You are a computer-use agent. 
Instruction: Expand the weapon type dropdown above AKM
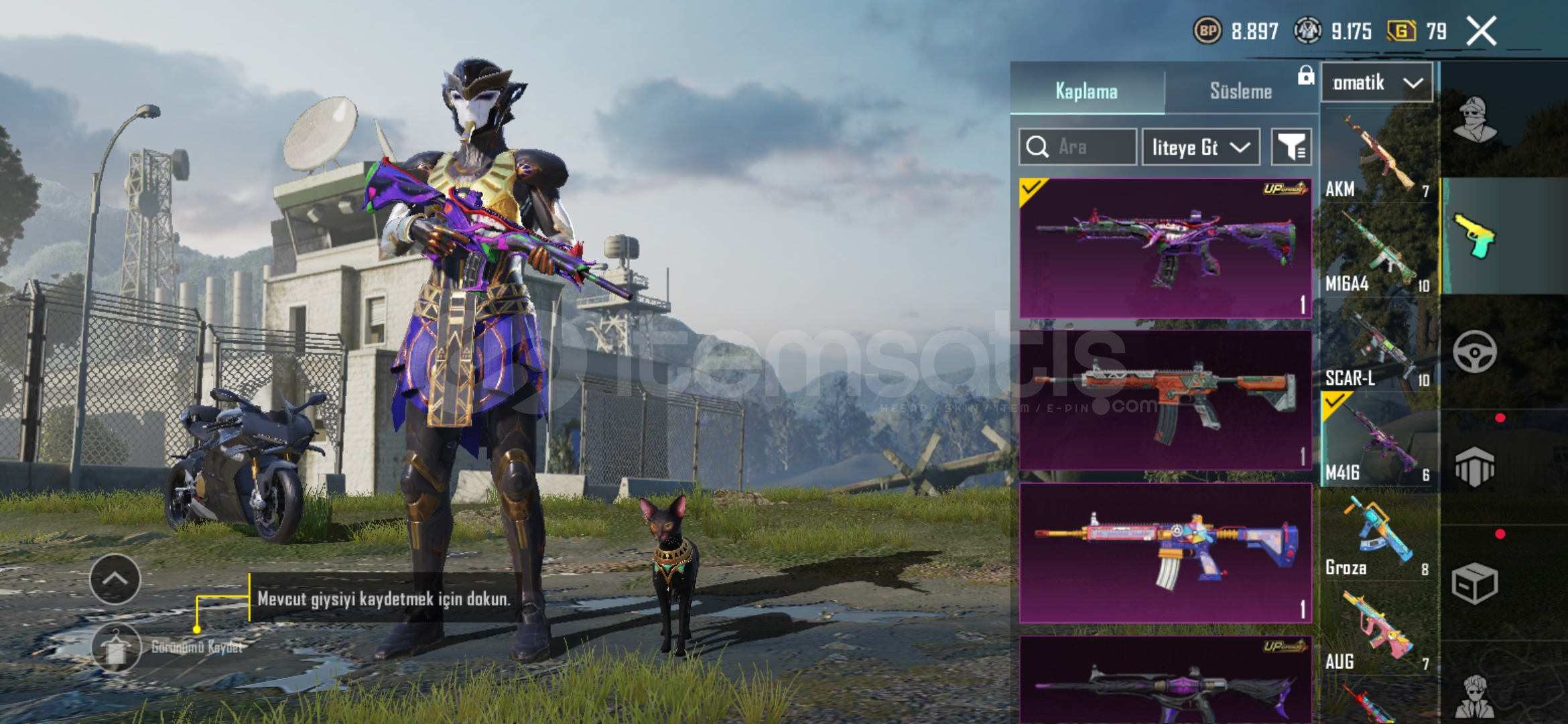pyautogui.click(x=1376, y=83)
